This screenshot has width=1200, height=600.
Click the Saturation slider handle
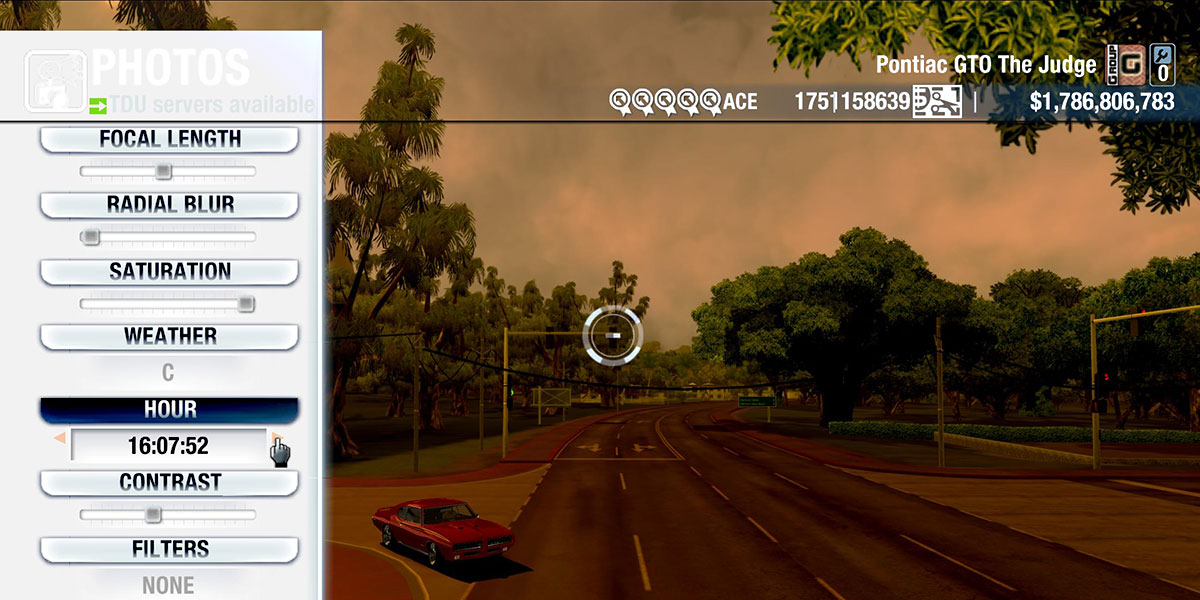tap(245, 304)
